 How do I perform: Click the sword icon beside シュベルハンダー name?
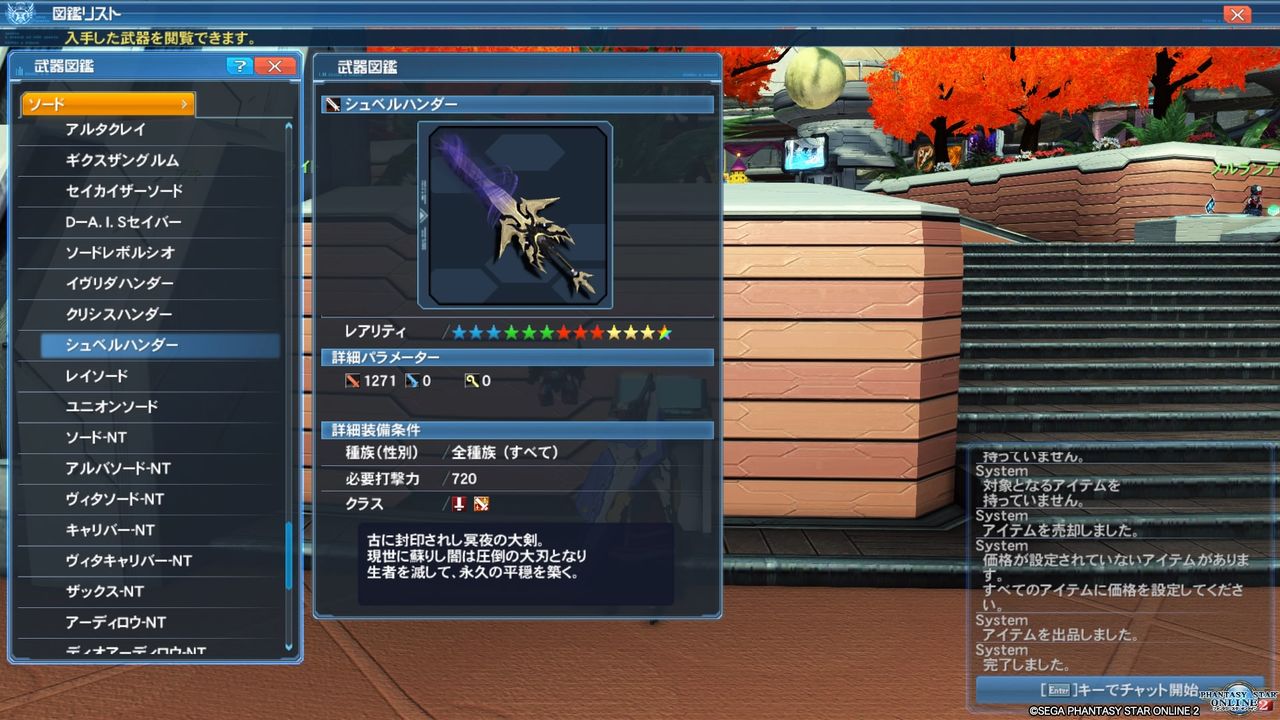pyautogui.click(x=331, y=103)
